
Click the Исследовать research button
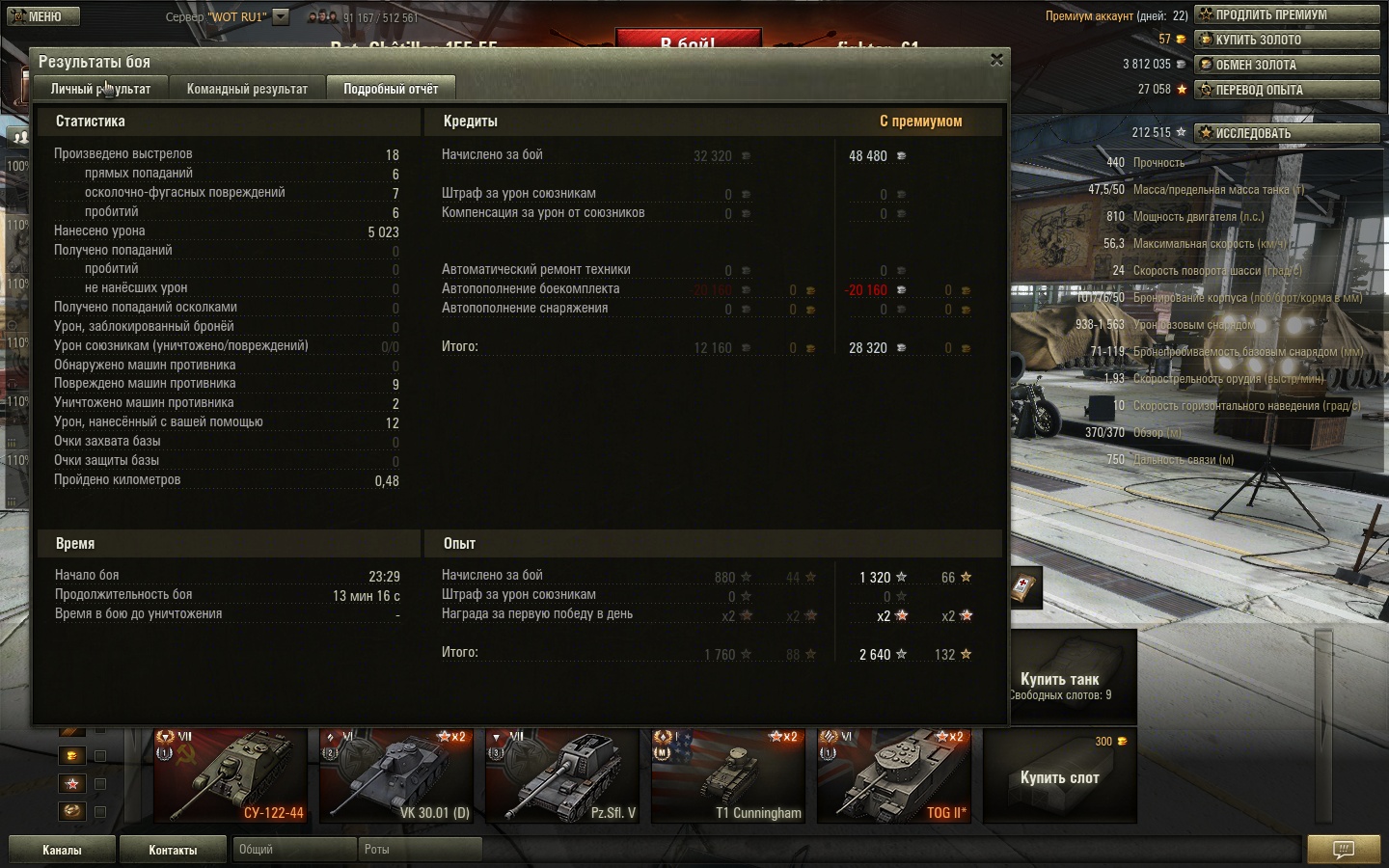coord(1287,133)
